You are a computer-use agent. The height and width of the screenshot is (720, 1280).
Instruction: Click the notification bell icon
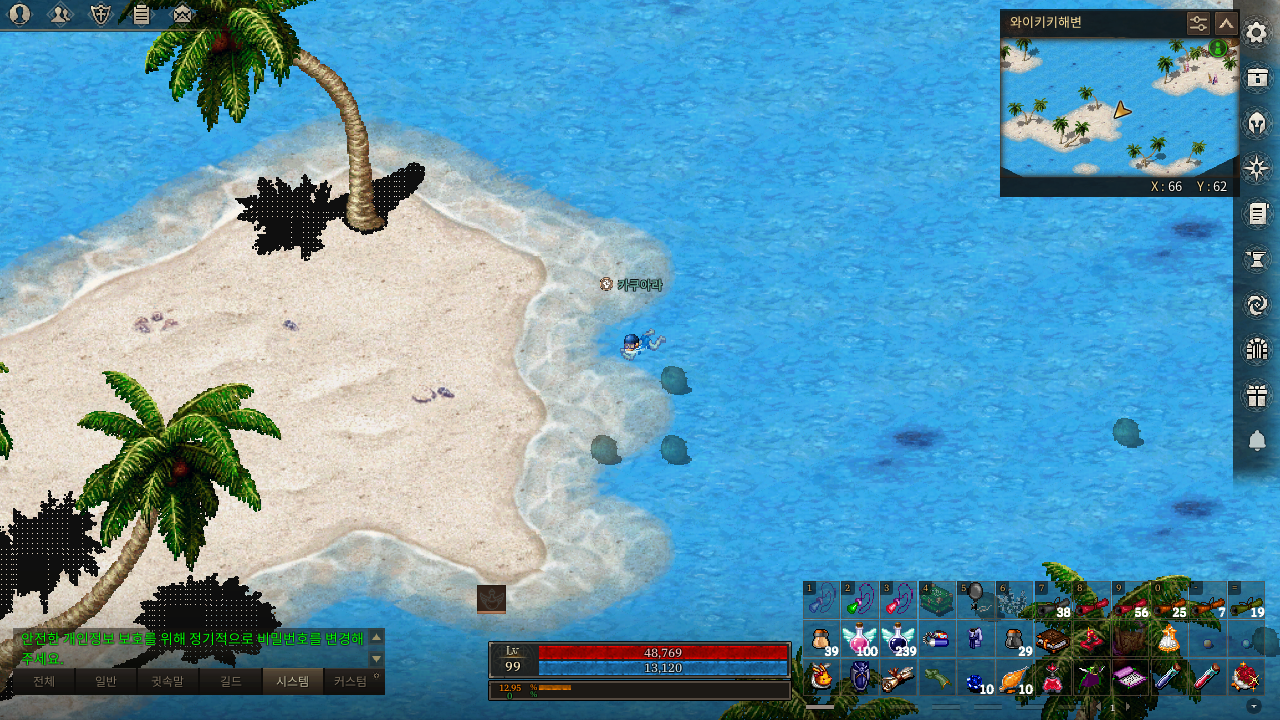[x=1257, y=440]
